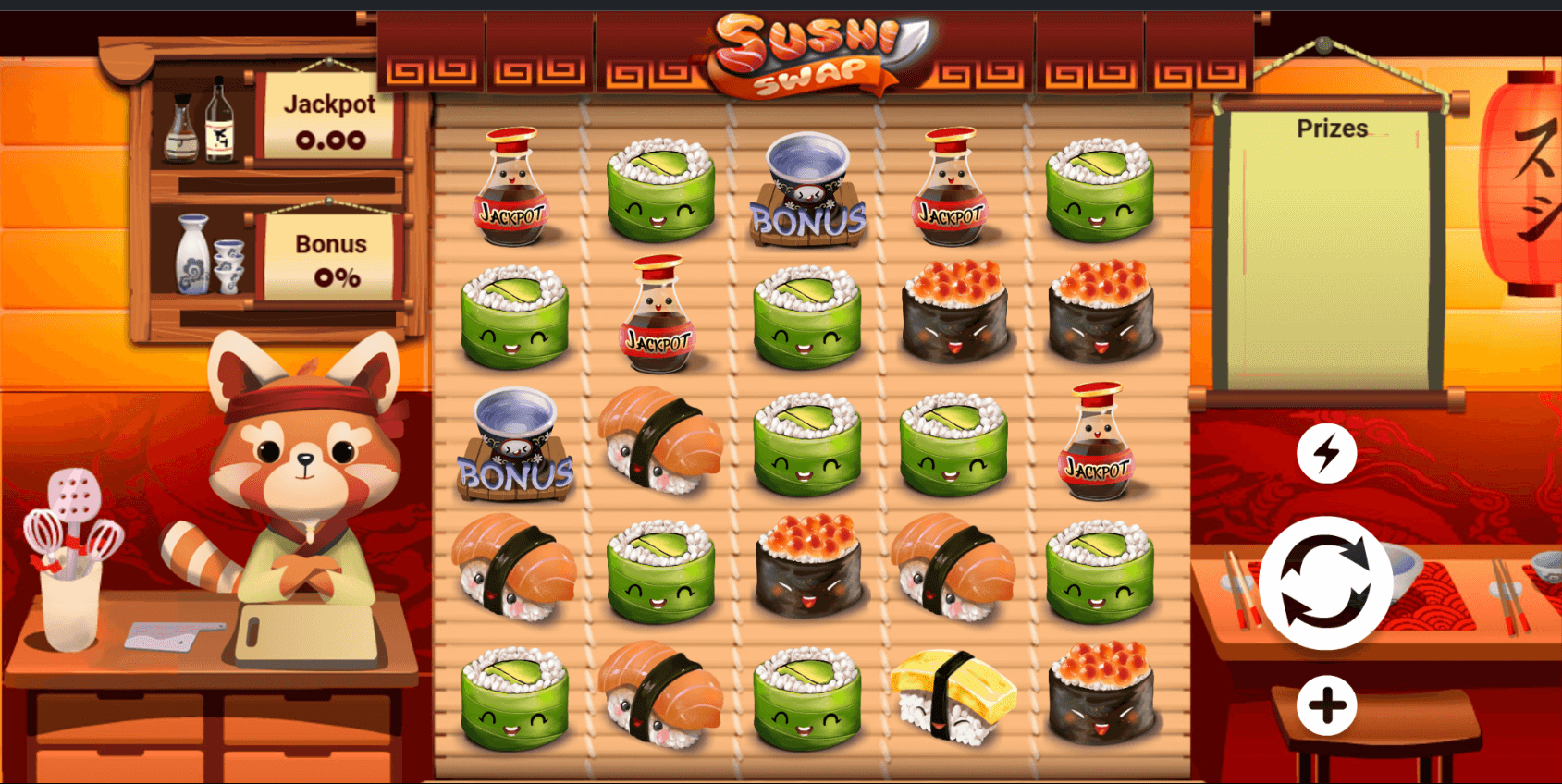
Task: Click the plus button to increase bet
Action: point(1328,703)
